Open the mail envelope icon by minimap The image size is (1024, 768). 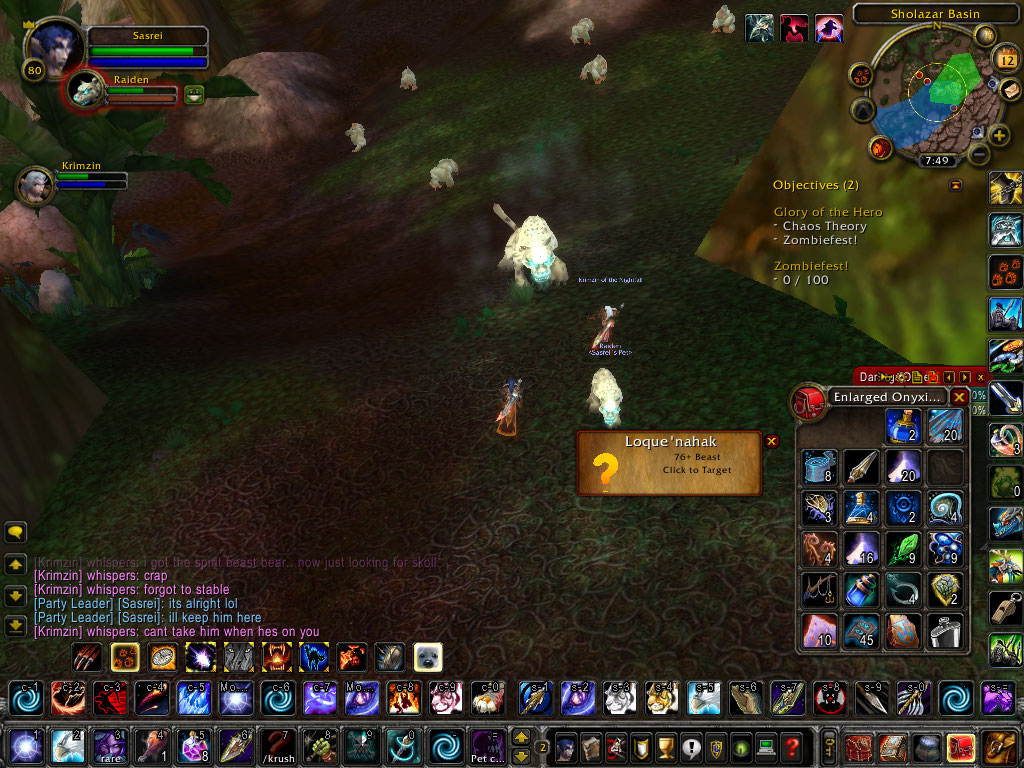[x=1012, y=89]
